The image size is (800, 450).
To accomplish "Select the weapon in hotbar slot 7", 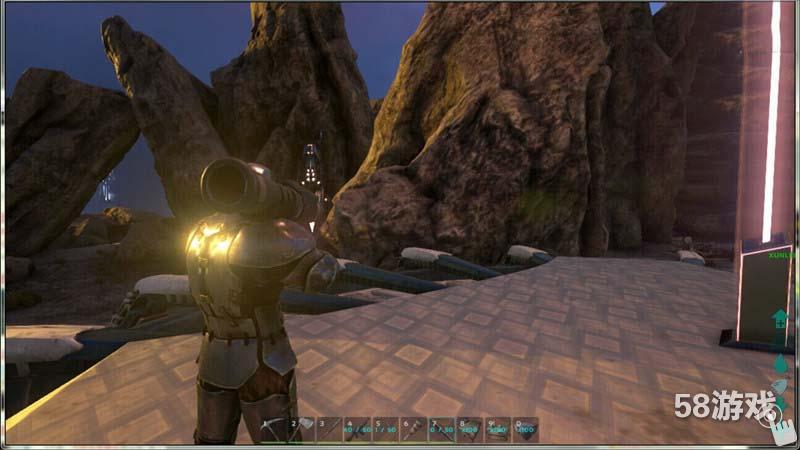I will pyautogui.click(x=441, y=430).
